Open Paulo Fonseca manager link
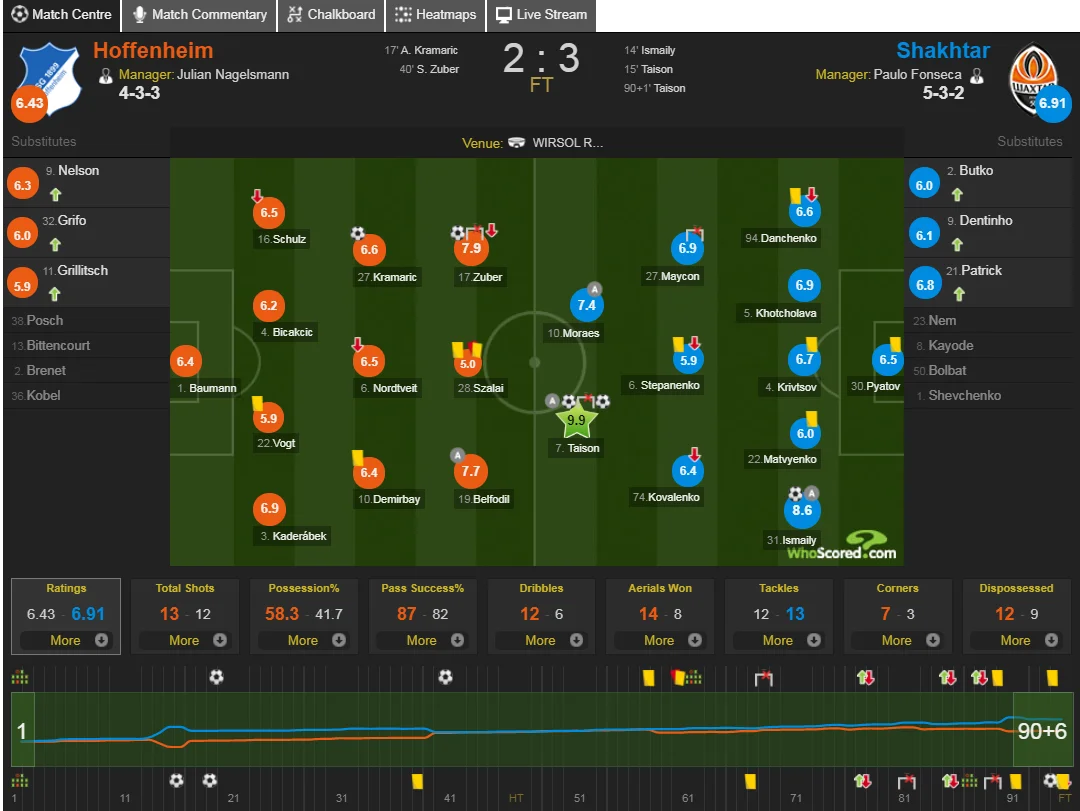 pyautogui.click(x=915, y=74)
